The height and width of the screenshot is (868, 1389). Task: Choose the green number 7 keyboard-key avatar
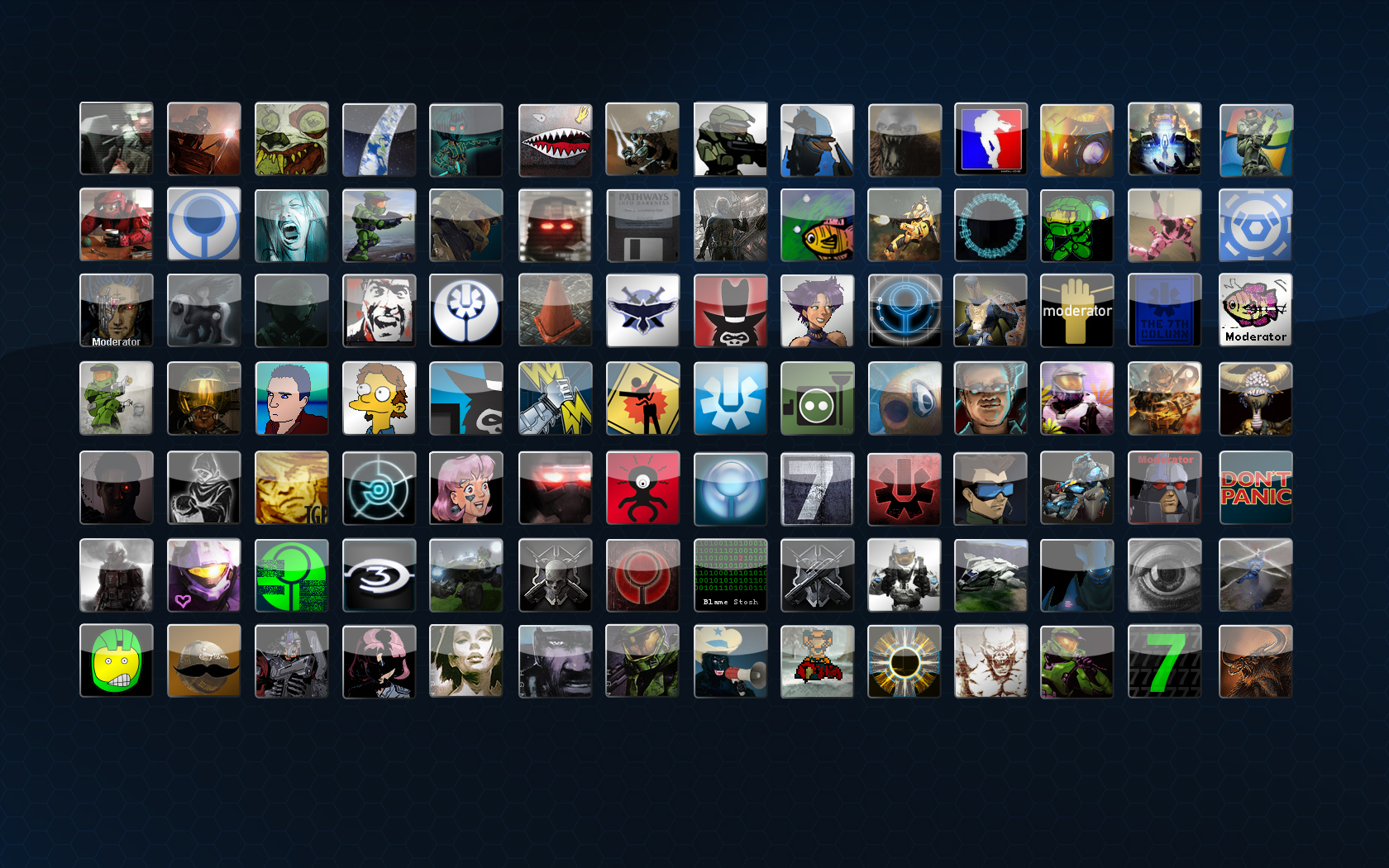coord(1165,661)
